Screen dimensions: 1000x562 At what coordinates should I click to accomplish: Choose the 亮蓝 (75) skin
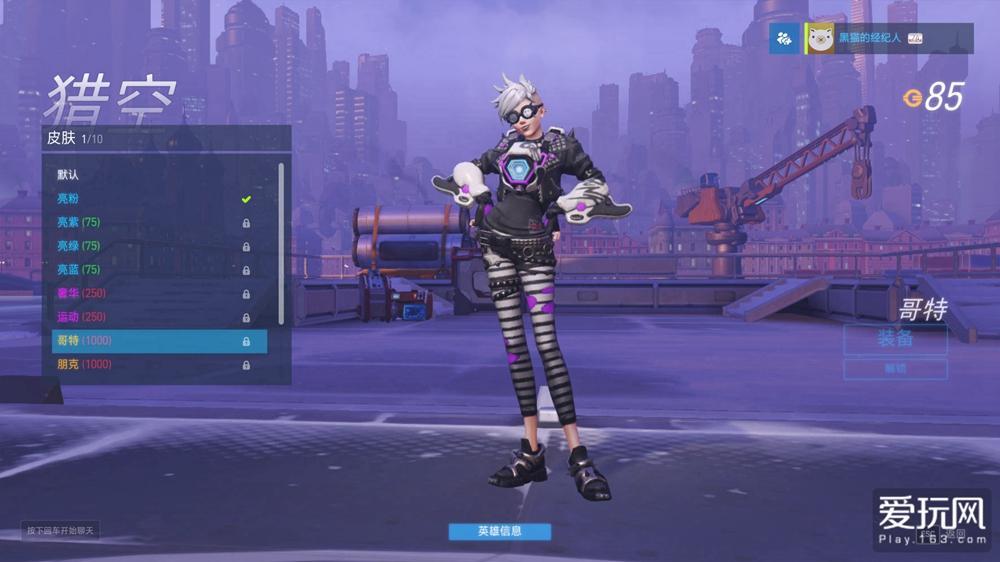[x=155, y=270]
